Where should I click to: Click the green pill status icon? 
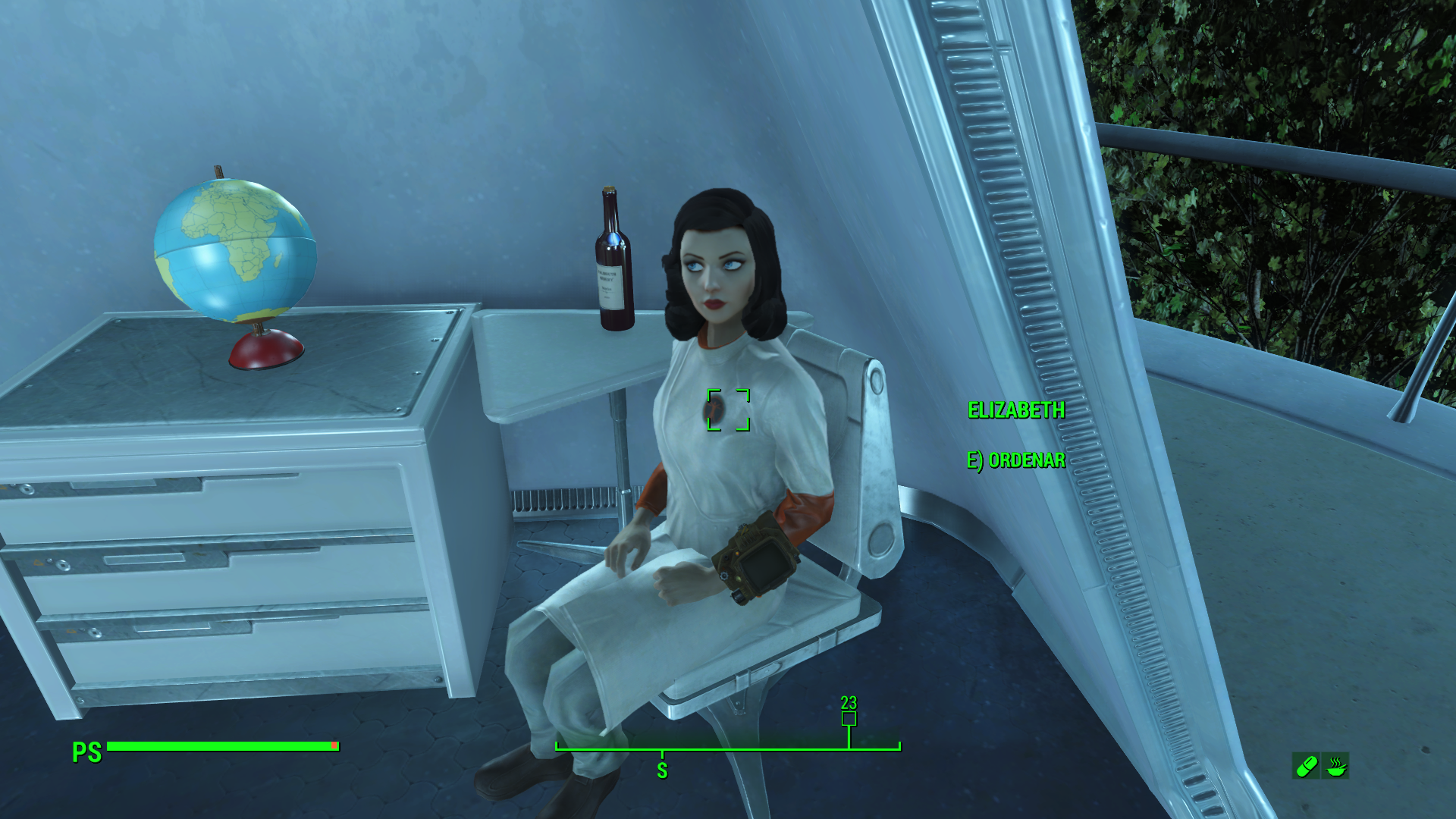point(1306,767)
